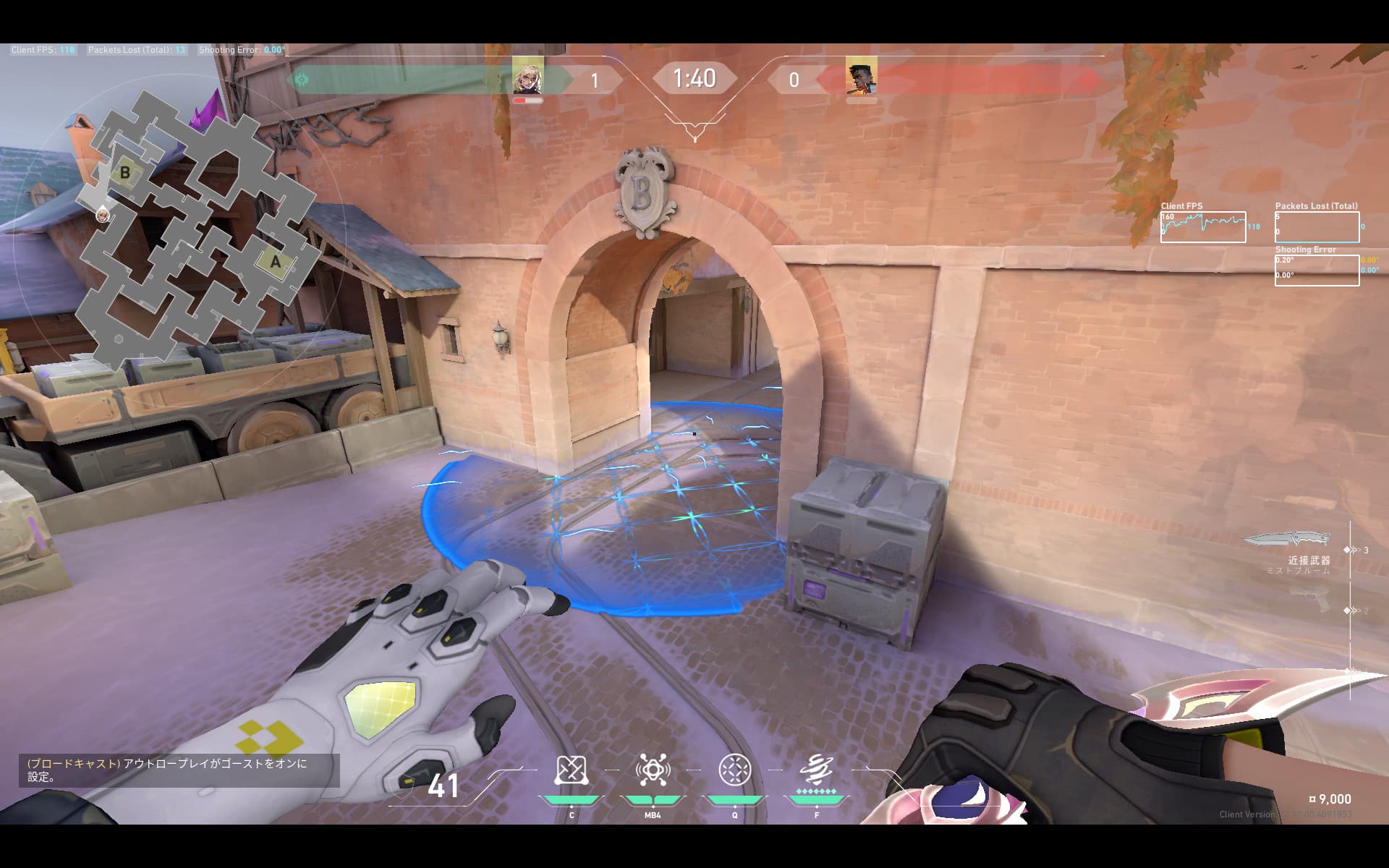Screen dimensions: 1389x868
Task: Click the Packets Lost (Total) graph
Action: [1317, 227]
